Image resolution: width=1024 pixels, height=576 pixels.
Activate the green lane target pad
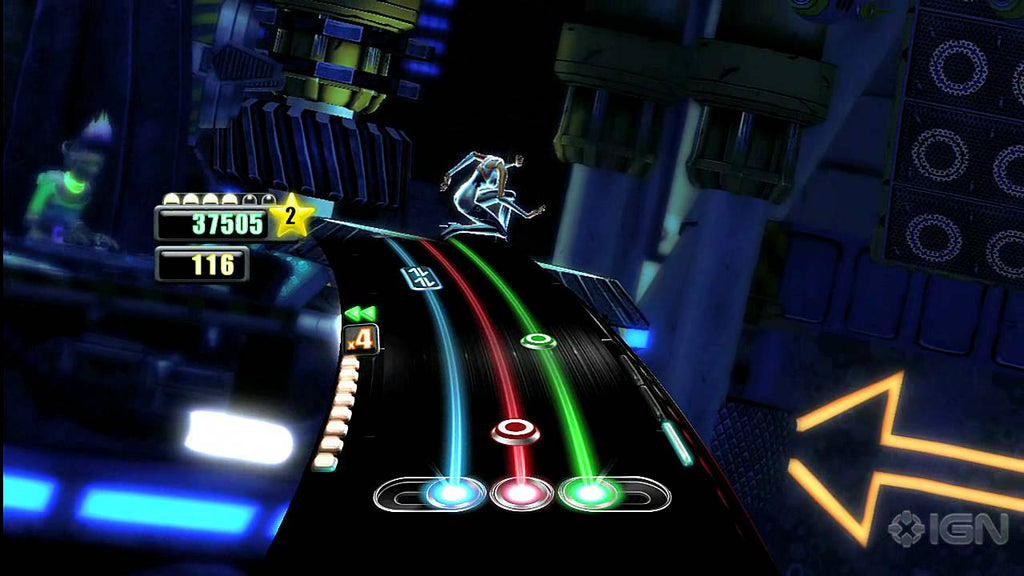(590, 492)
